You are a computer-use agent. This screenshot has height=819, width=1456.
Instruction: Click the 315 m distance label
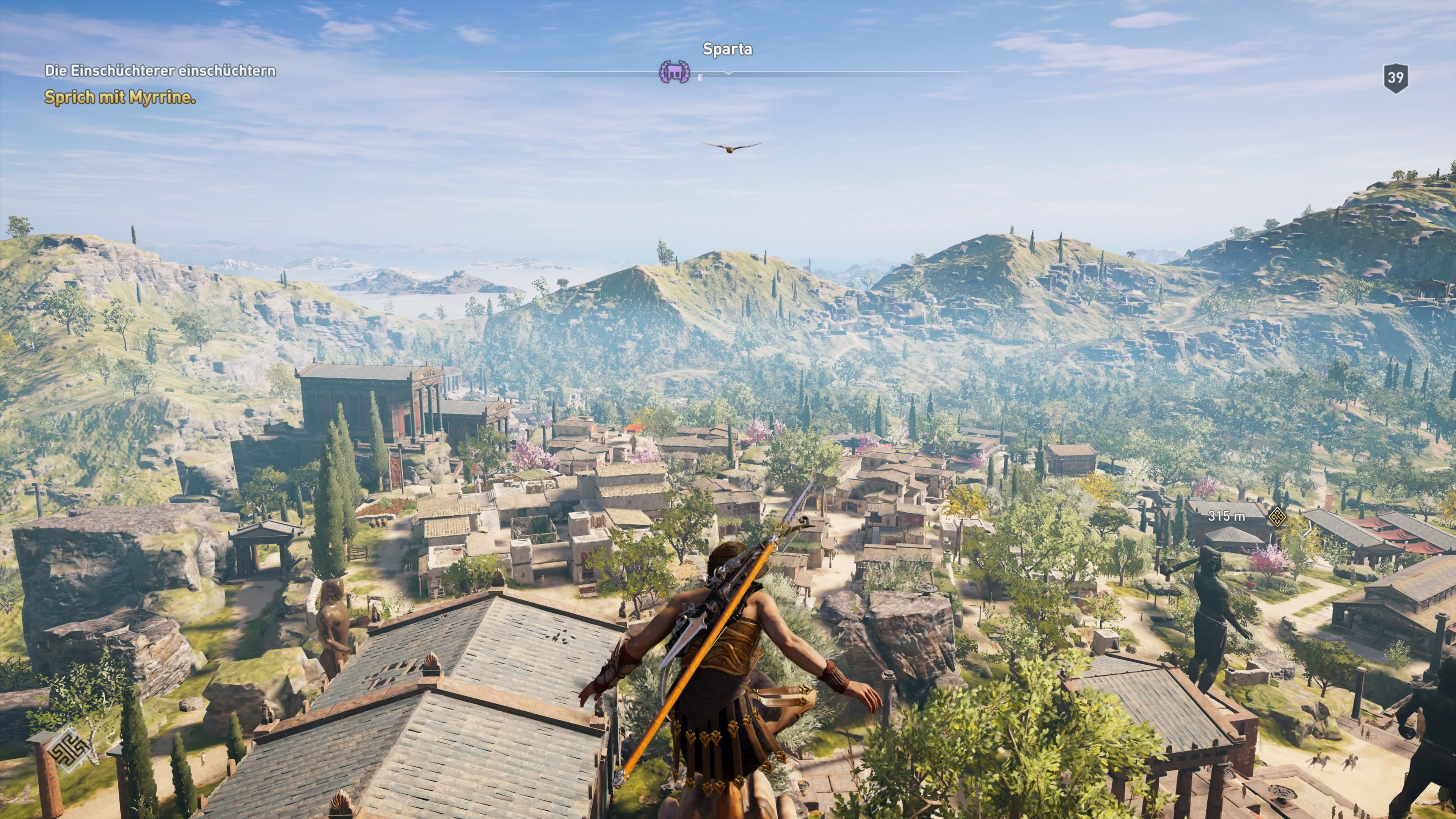click(x=1227, y=516)
